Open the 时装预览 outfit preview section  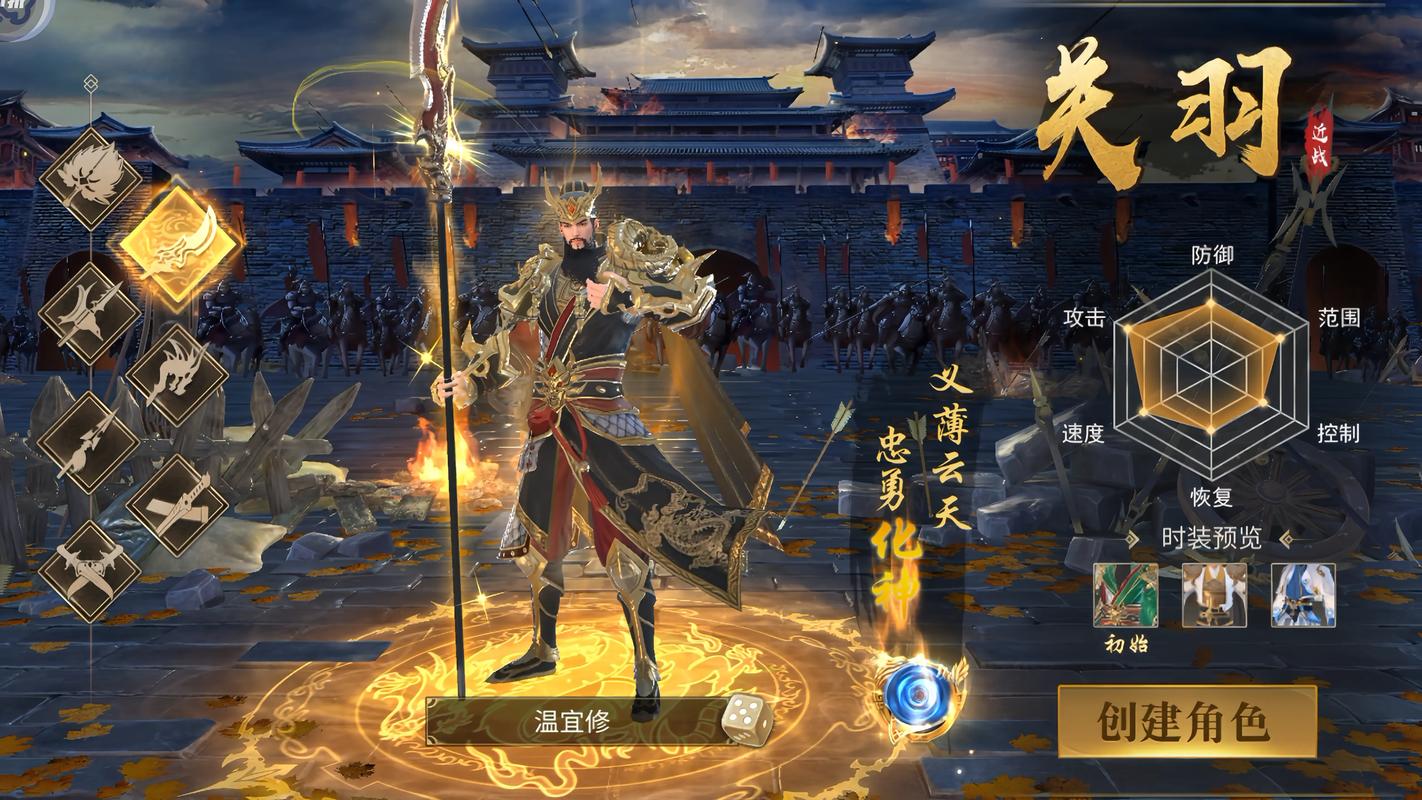pyautogui.click(x=1212, y=537)
